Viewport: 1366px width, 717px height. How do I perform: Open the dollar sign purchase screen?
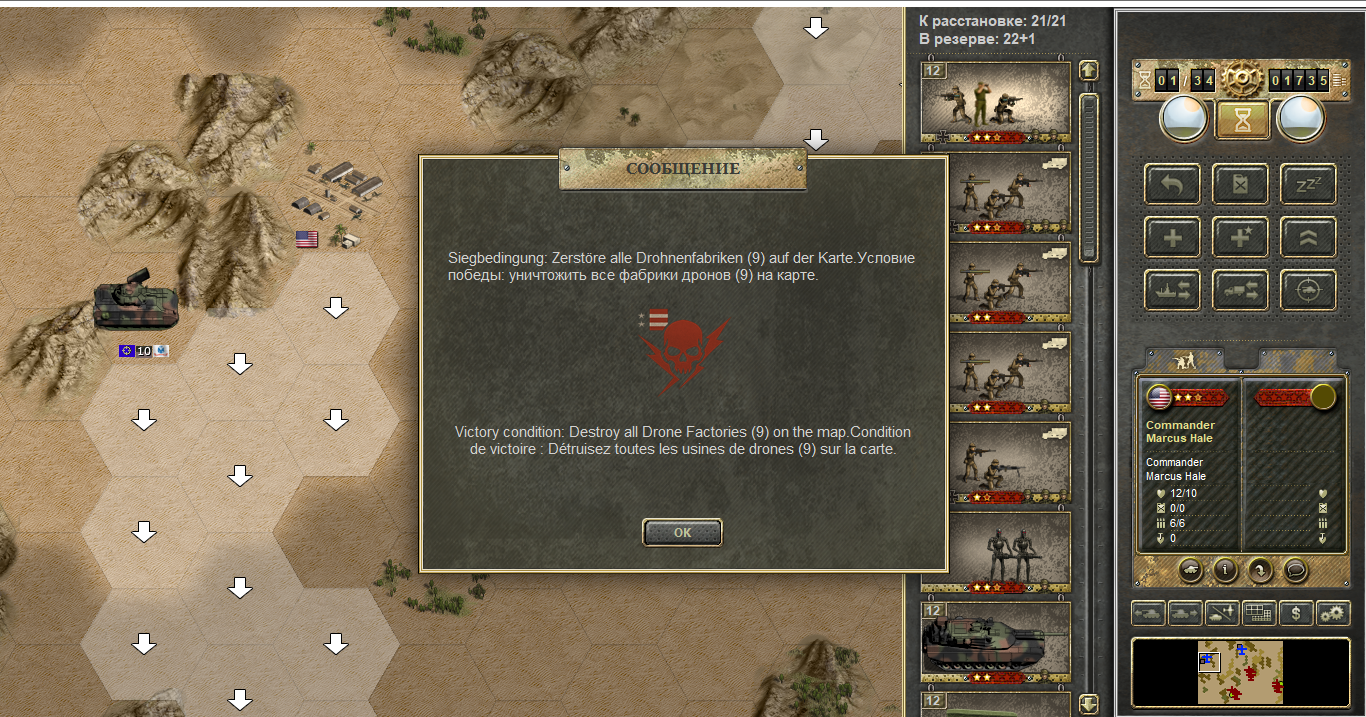tap(1296, 613)
